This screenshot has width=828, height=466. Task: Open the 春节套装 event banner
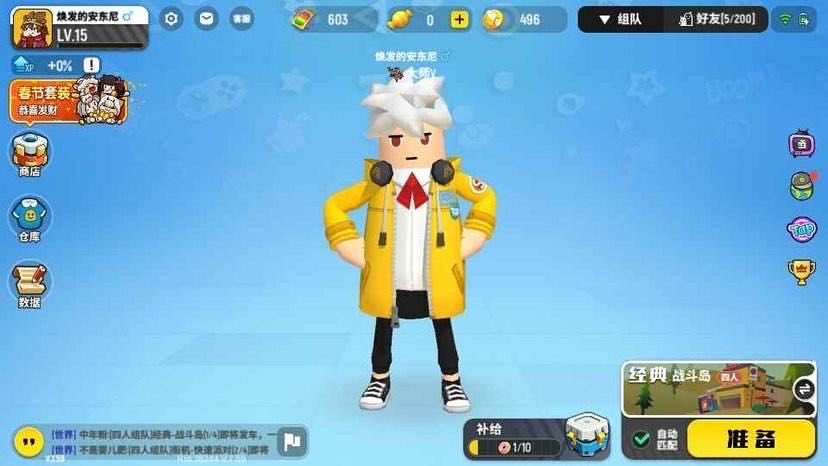72,101
